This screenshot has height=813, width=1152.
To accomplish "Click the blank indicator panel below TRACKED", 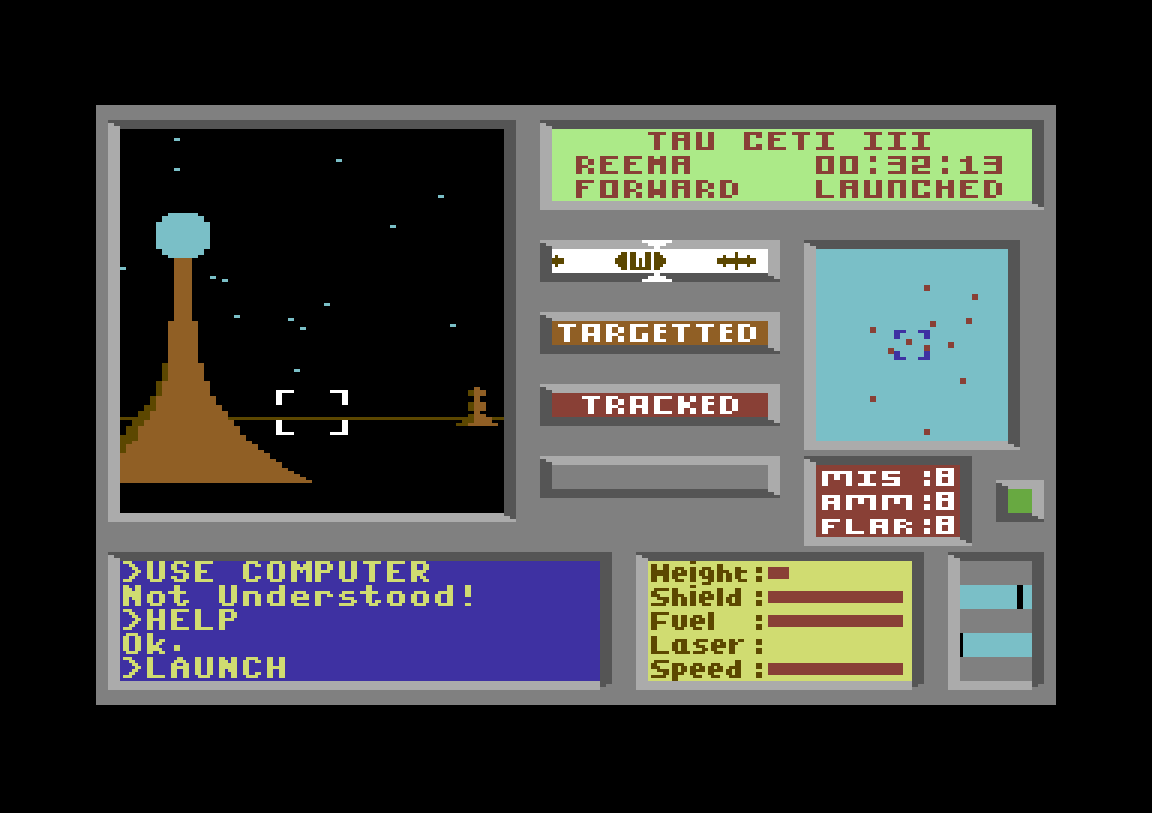I will tap(659, 477).
